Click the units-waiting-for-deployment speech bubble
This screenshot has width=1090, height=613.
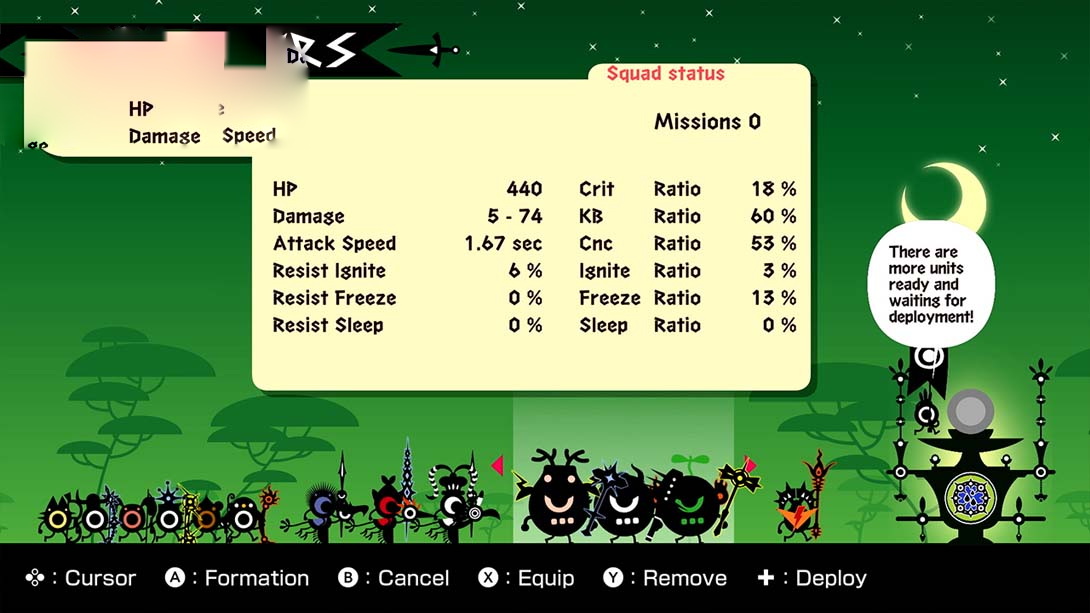pos(930,285)
